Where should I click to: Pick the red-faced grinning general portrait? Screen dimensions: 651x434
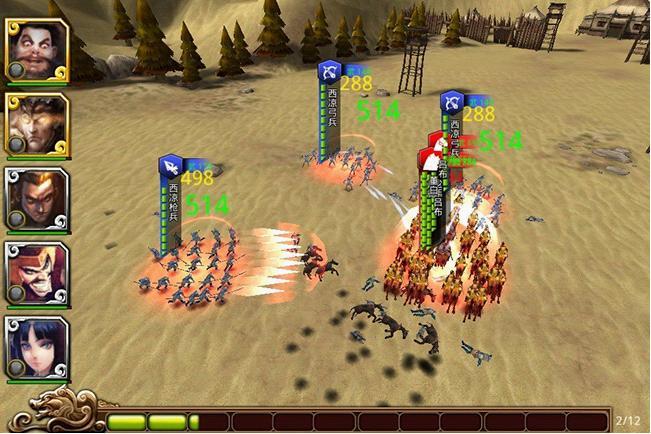pos(37,272)
